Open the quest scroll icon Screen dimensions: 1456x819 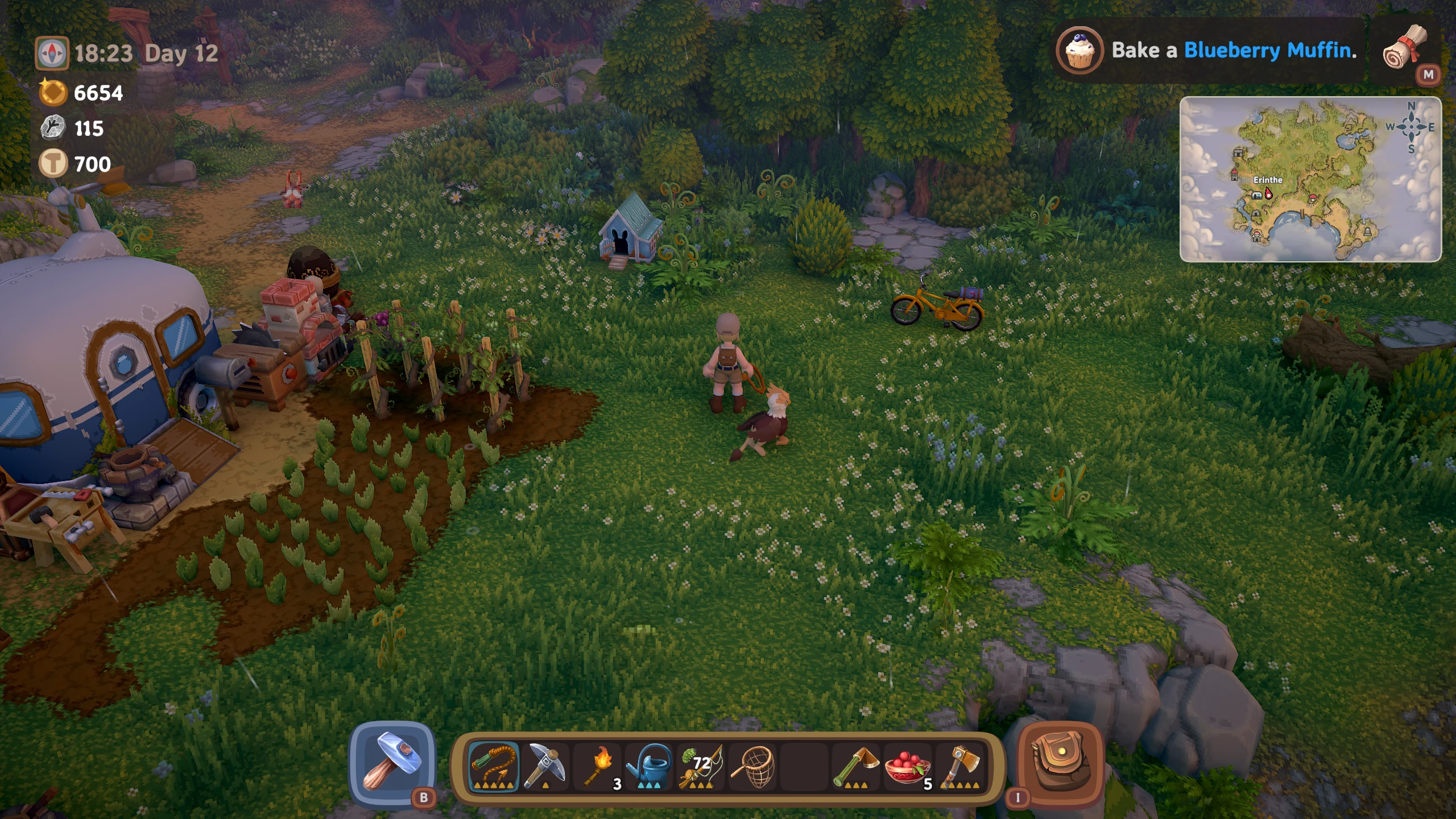tap(1405, 48)
